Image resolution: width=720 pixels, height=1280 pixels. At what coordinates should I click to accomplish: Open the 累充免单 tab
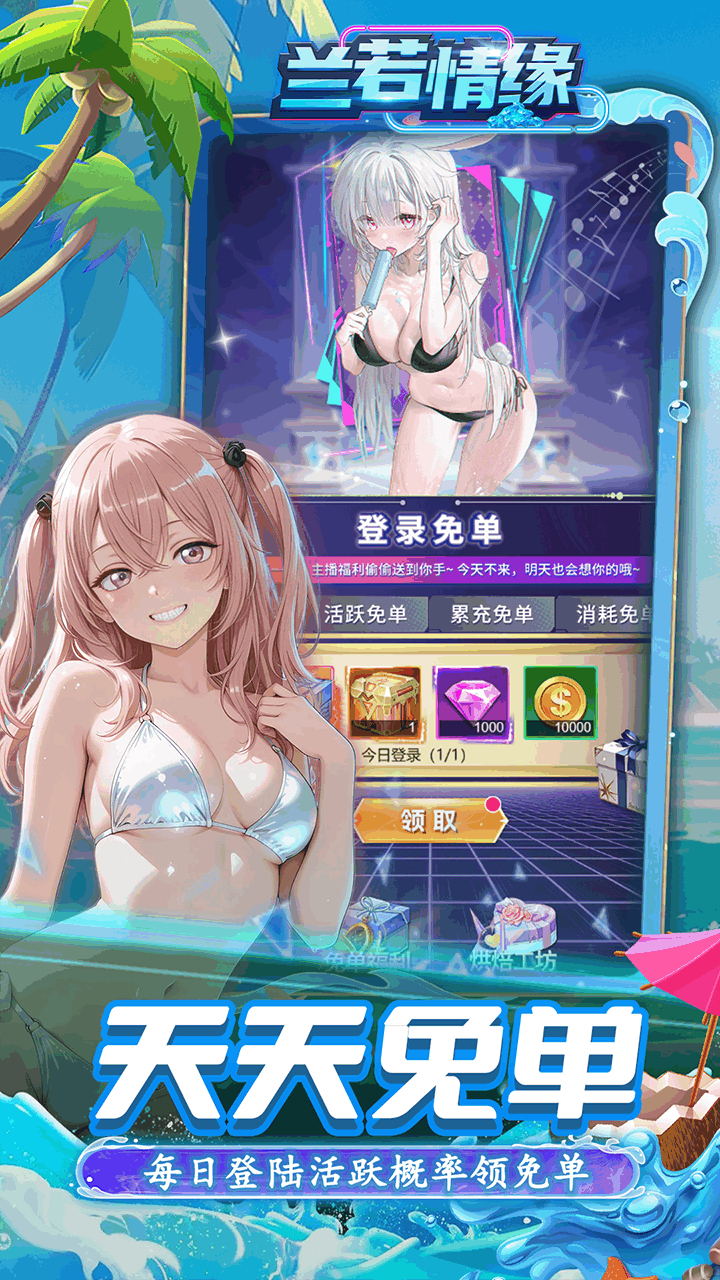click(491, 614)
